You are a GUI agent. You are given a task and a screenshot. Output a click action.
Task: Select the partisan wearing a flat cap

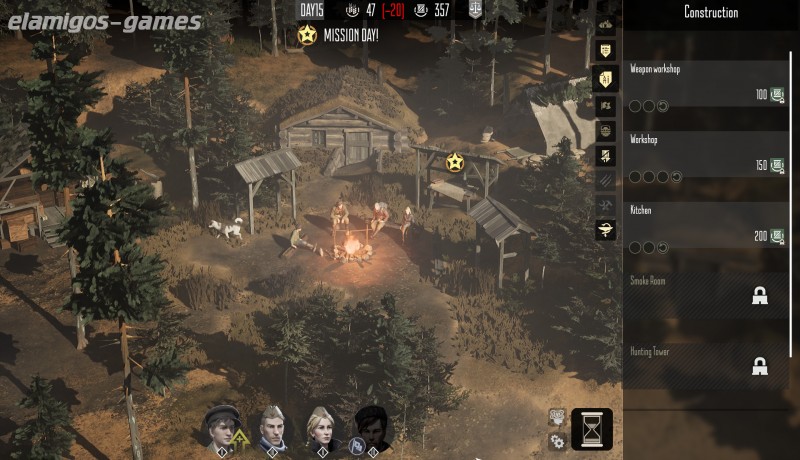coord(222,427)
